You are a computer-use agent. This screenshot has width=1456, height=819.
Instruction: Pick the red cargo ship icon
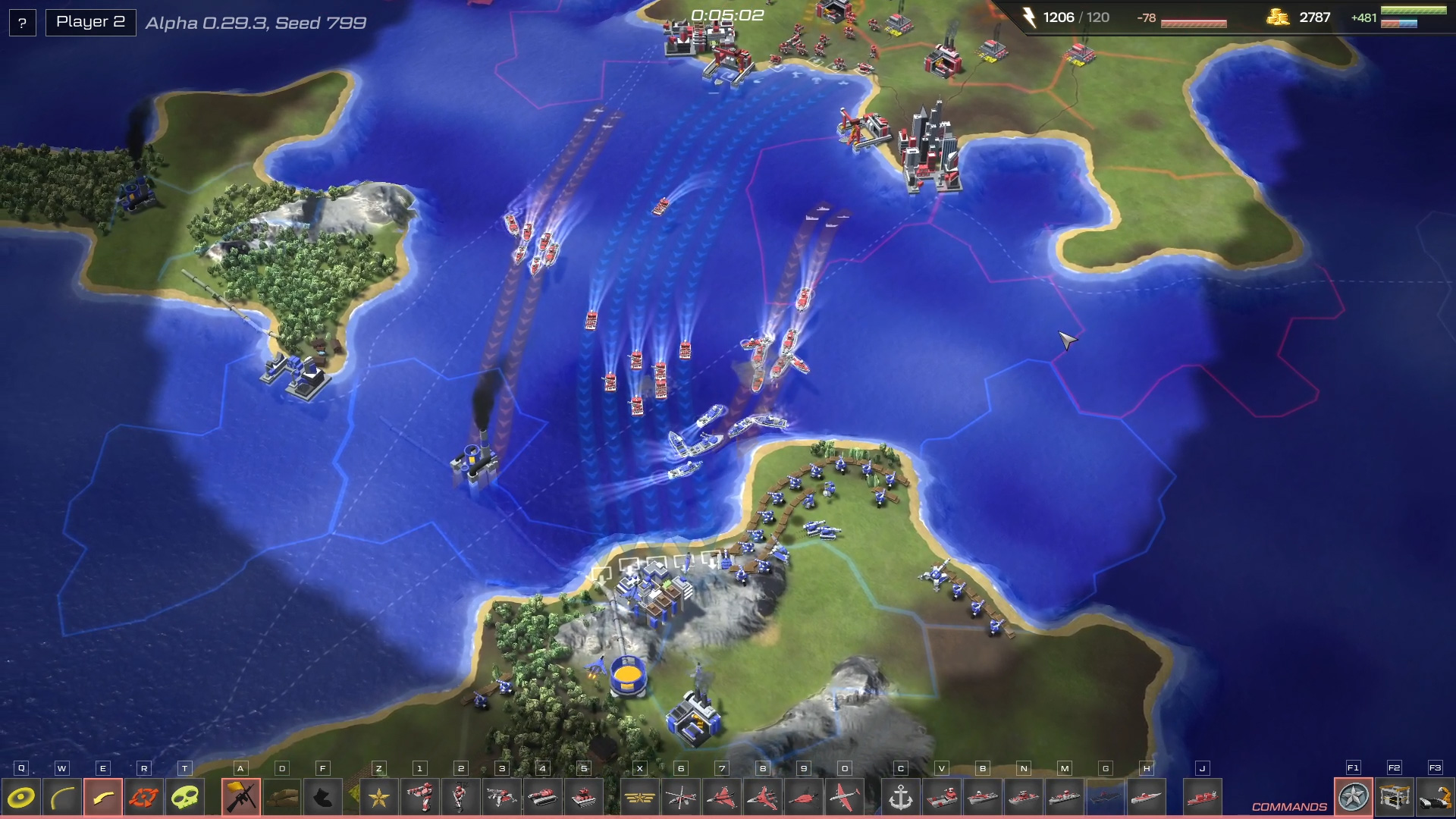tap(1203, 798)
